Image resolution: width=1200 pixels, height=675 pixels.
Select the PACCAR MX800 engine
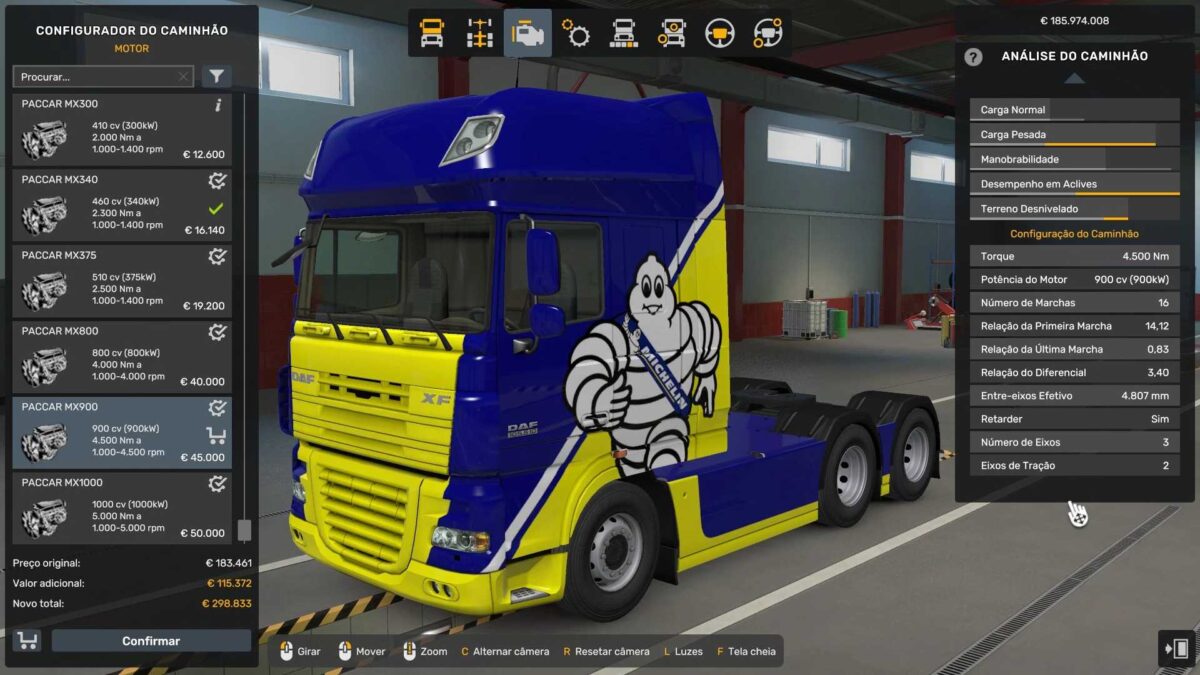(122, 357)
